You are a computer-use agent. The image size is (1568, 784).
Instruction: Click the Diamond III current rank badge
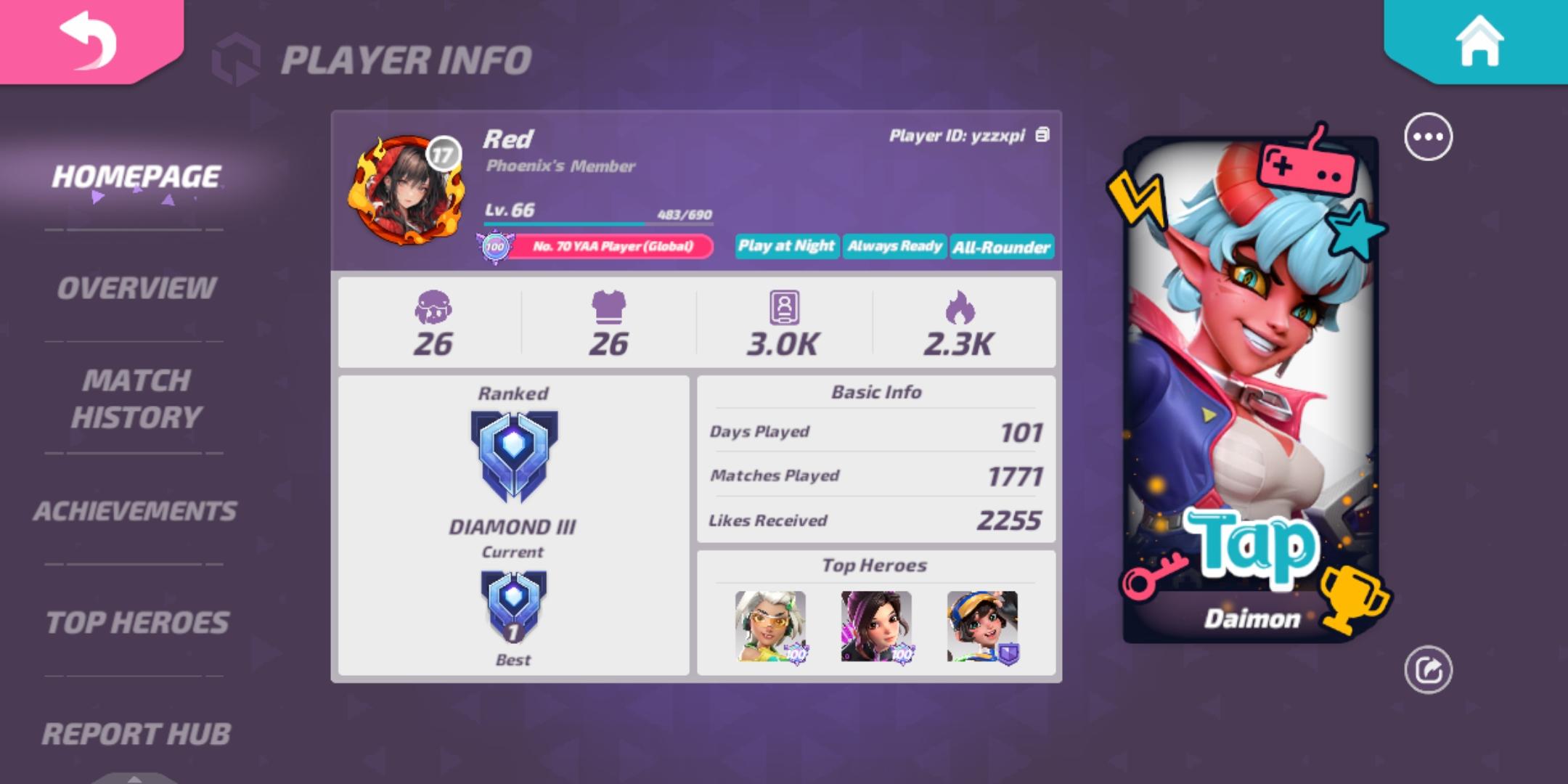coord(513,457)
